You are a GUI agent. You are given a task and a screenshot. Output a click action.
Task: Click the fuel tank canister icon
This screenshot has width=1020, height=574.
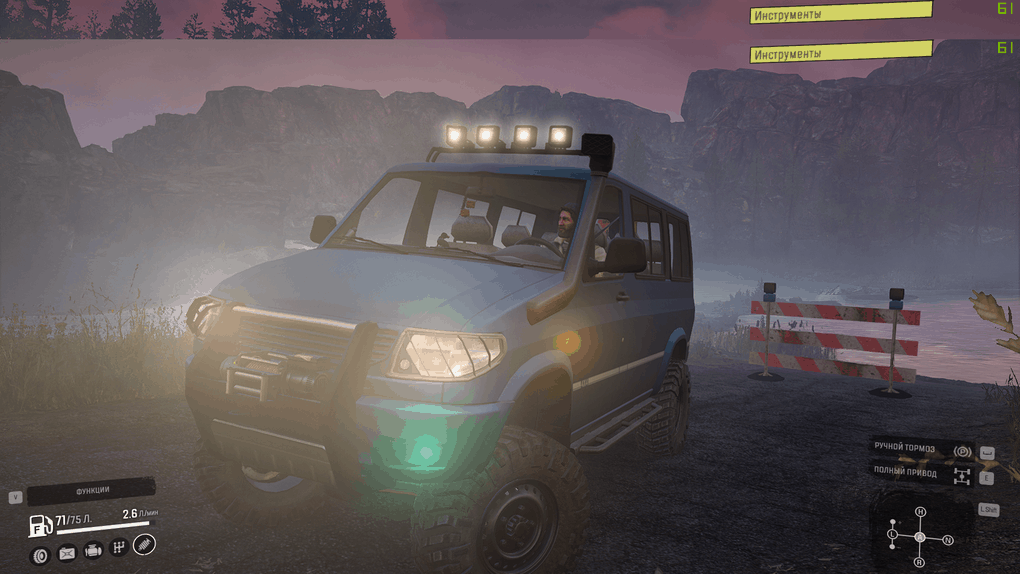click(x=40, y=524)
